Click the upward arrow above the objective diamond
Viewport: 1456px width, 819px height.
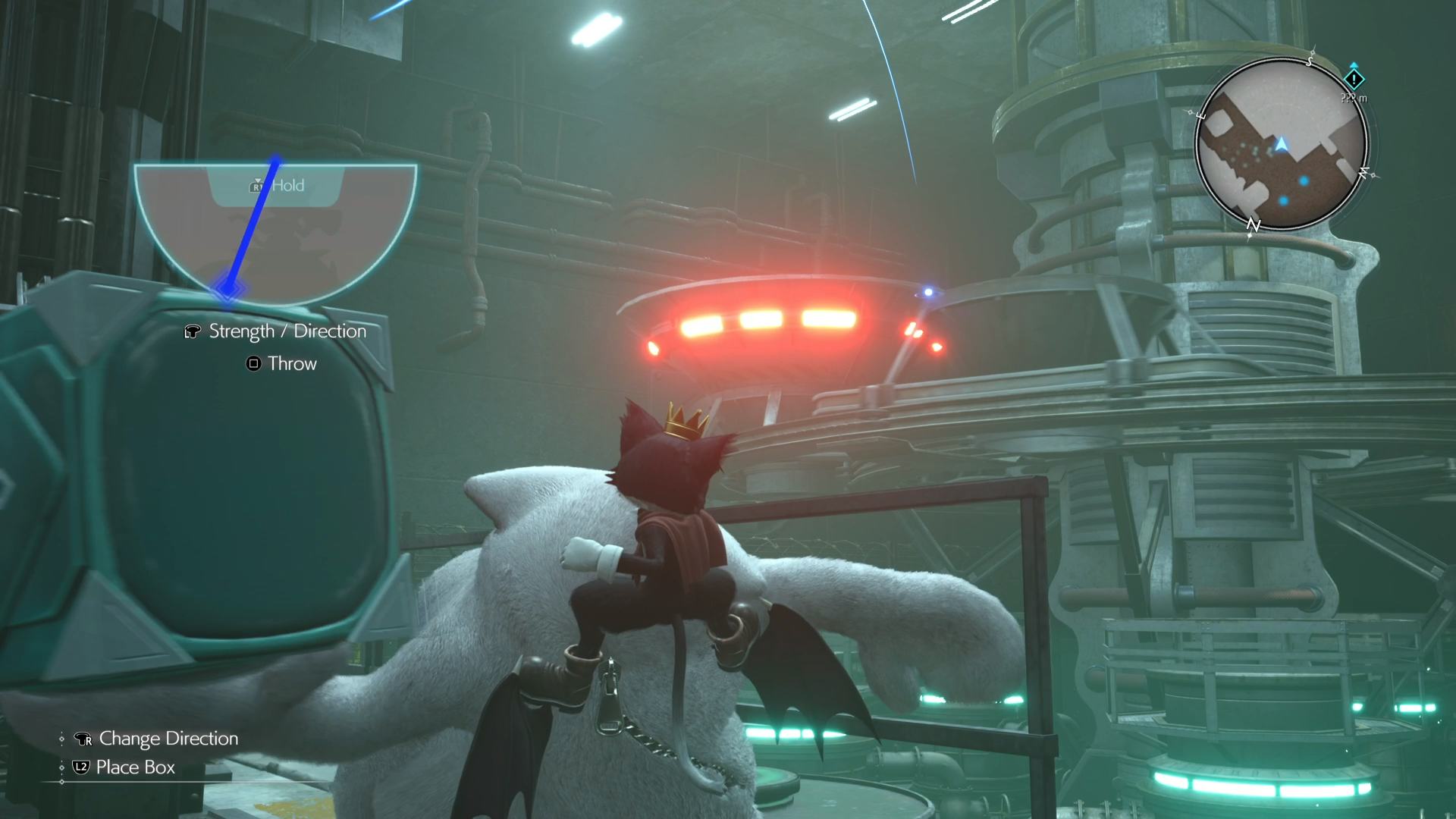pyautogui.click(x=1354, y=65)
